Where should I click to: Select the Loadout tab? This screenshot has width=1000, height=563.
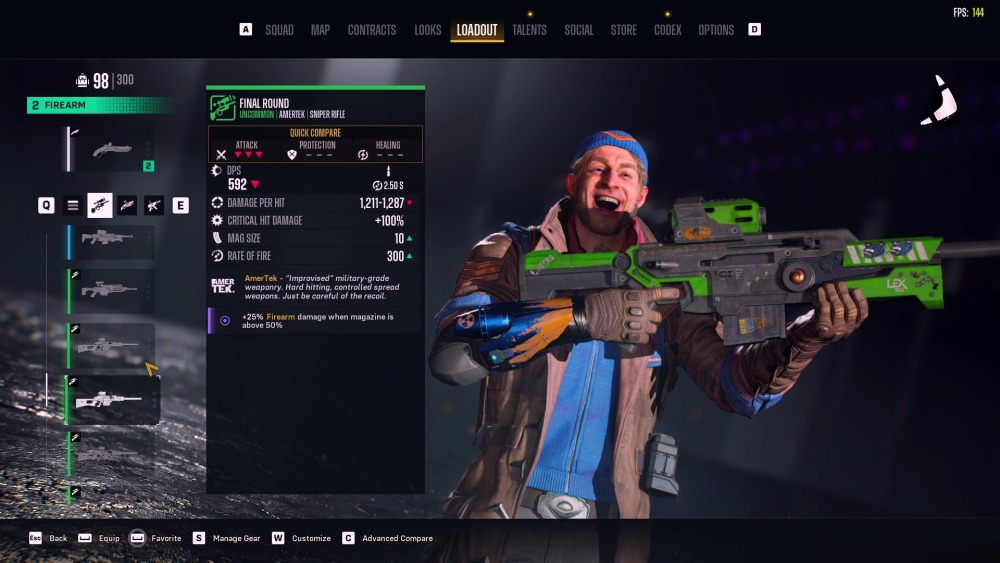(x=477, y=30)
